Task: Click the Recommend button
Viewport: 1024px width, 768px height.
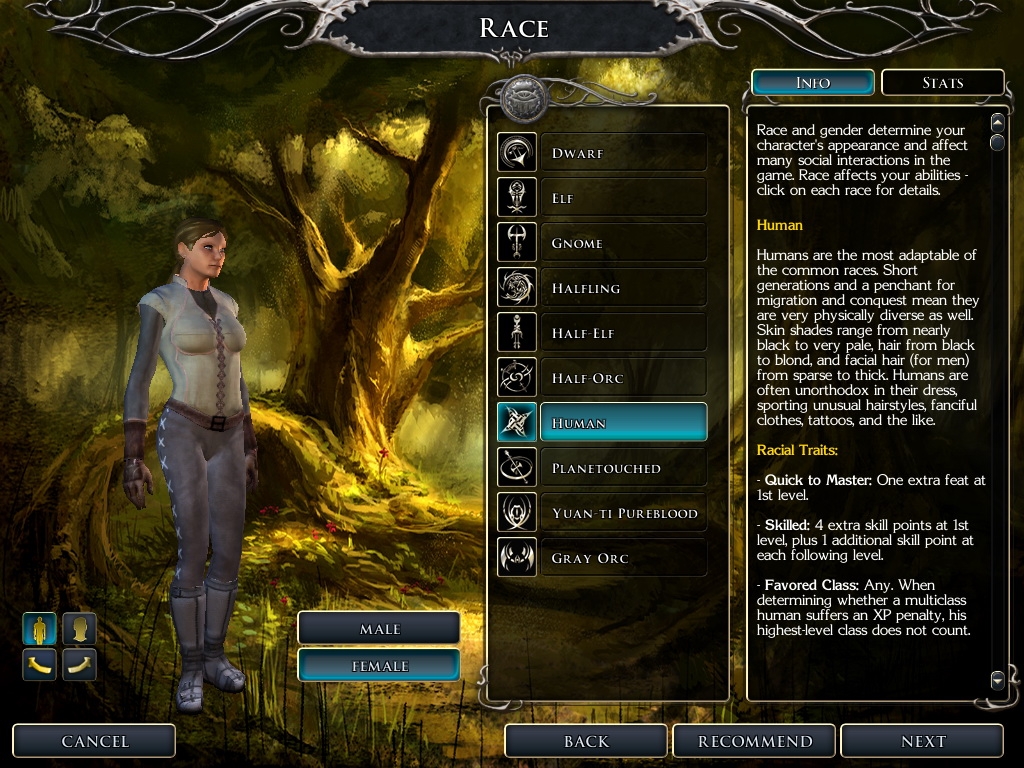Action: [x=755, y=741]
